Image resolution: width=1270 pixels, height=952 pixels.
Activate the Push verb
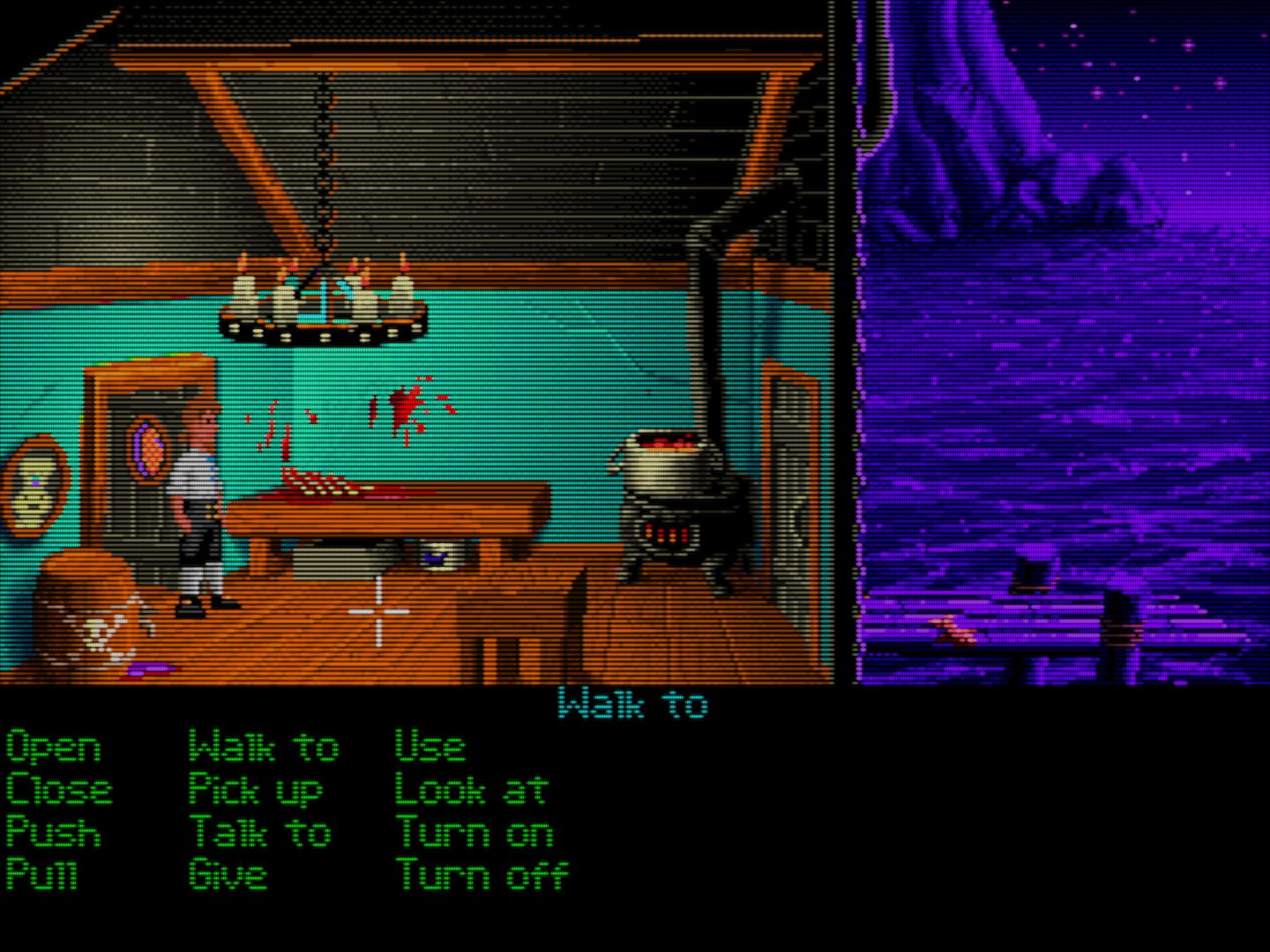(54, 831)
